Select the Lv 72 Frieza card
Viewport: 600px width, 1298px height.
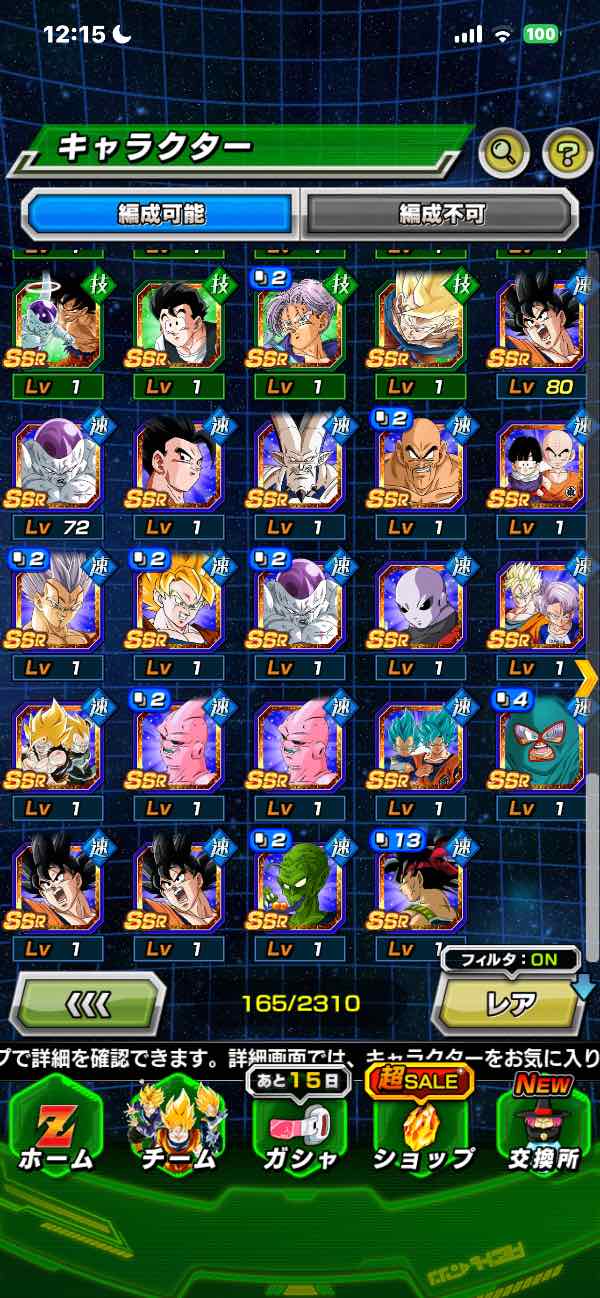pyautogui.click(x=58, y=469)
